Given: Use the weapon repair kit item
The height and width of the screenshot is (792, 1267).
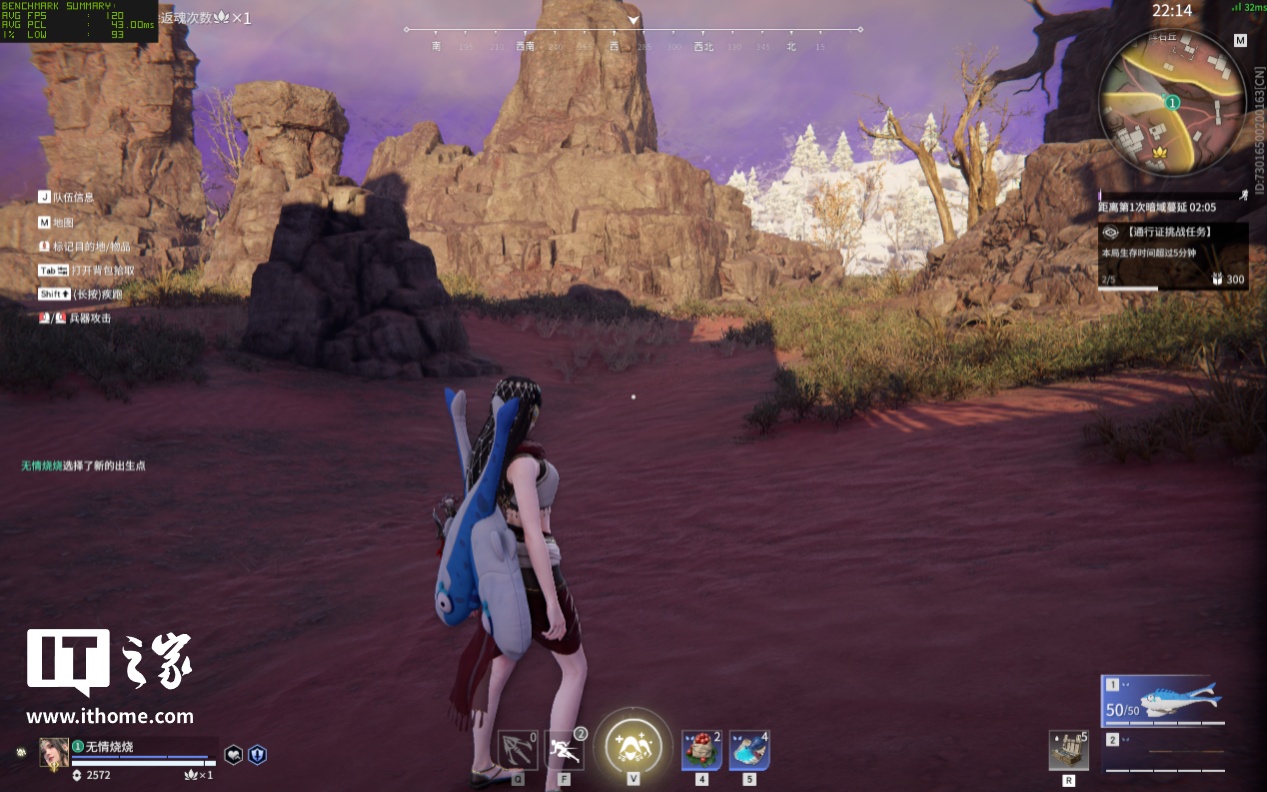Looking at the screenshot, I should (x=1068, y=751).
